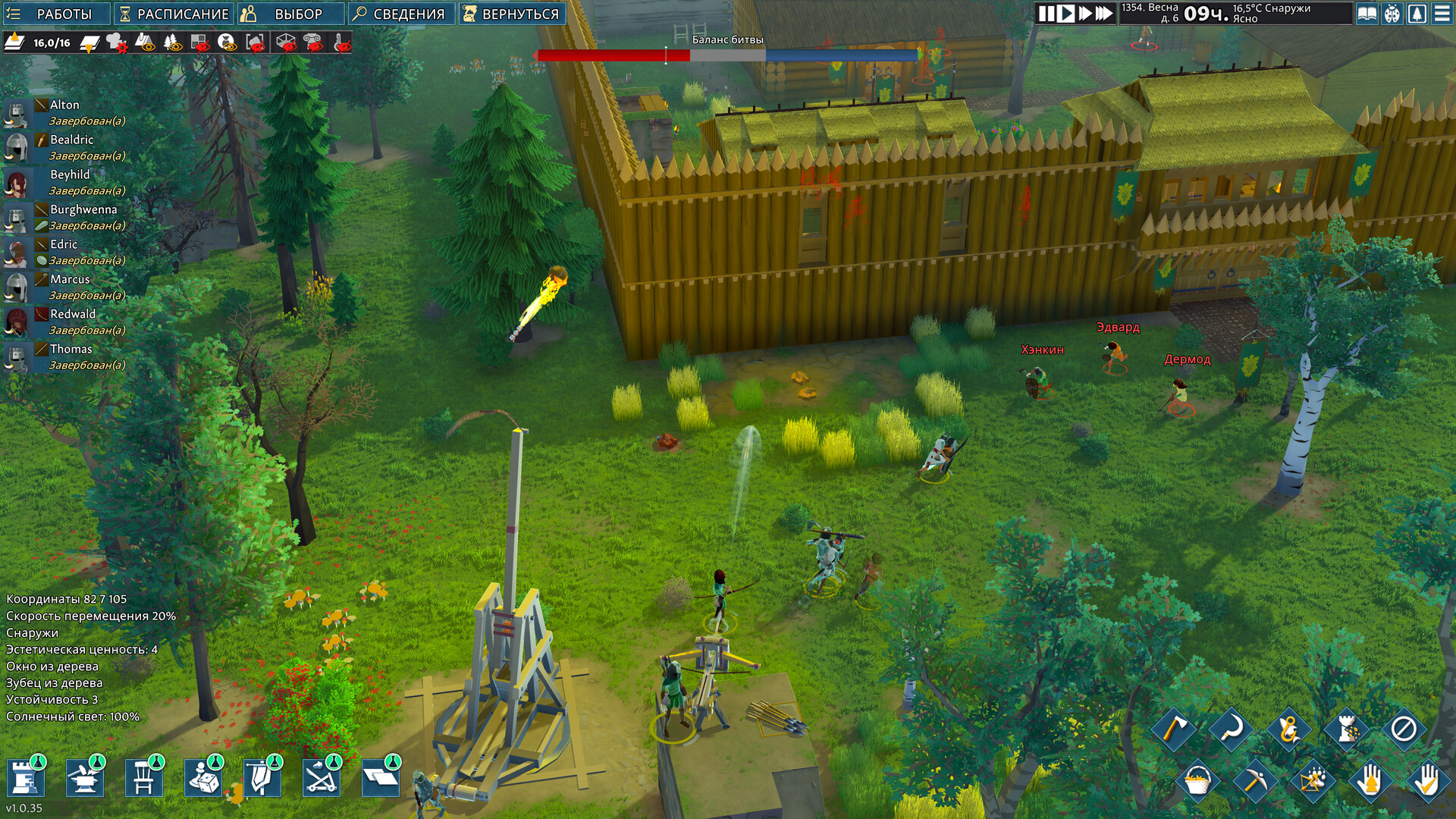Click the ladybug bug-report icon
This screenshot has width=1456, height=819.
1392,14
